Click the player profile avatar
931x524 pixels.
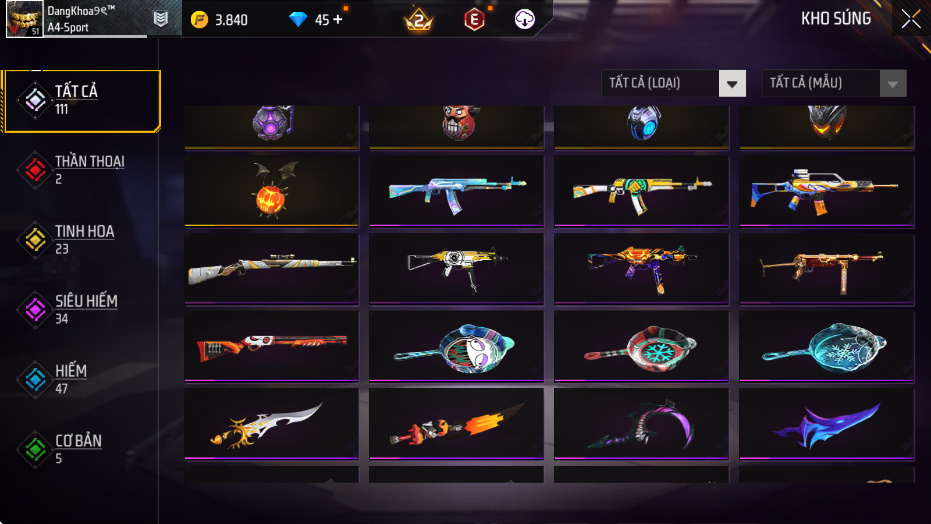point(24,19)
